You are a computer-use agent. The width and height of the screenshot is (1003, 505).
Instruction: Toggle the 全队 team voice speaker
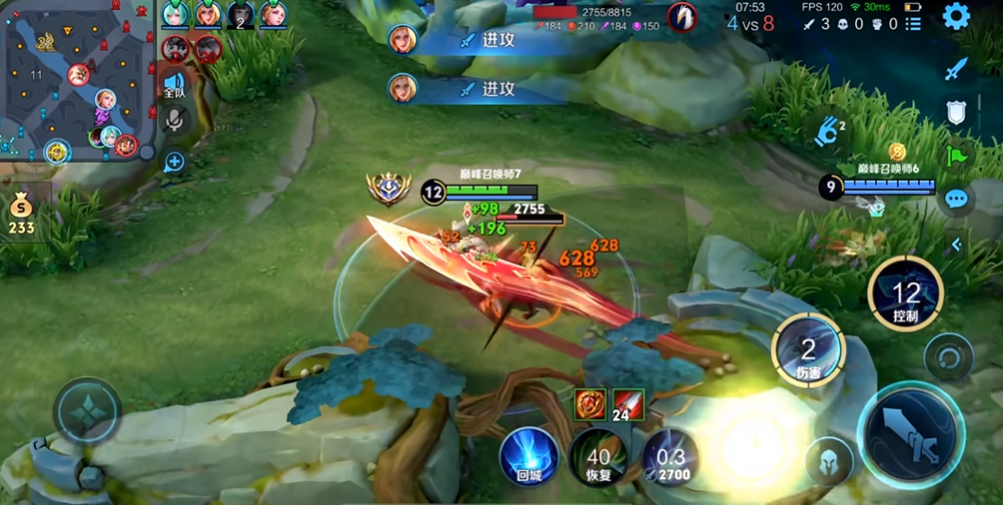[x=174, y=85]
